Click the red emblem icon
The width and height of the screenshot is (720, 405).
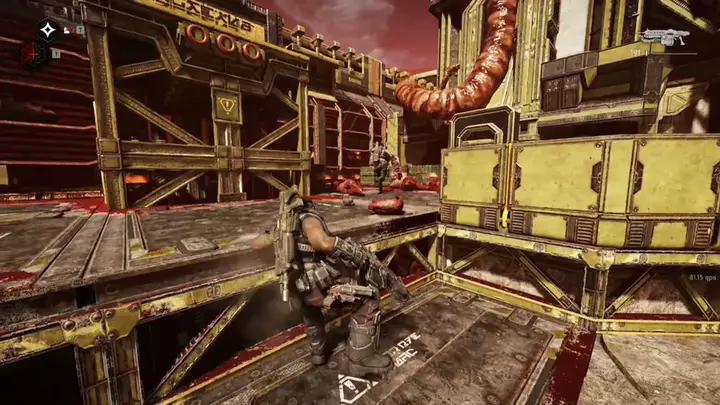pyautogui.click(x=33, y=53)
